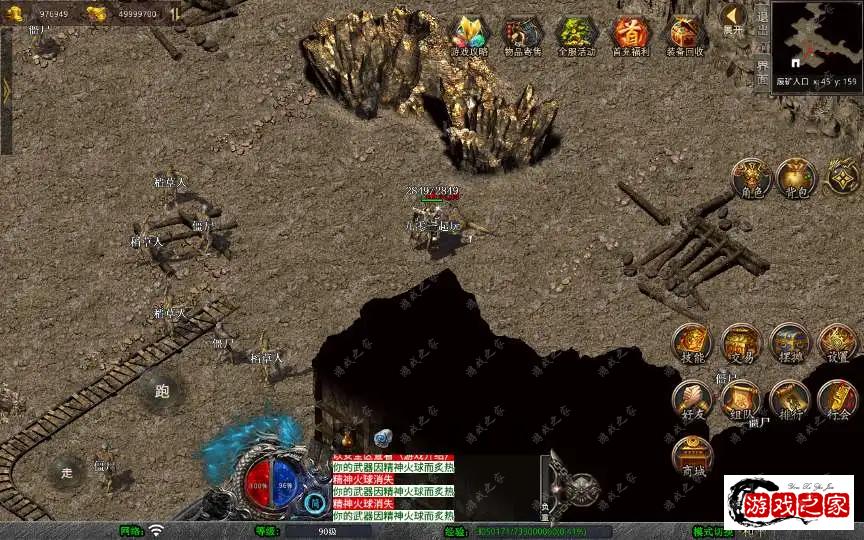This screenshot has height=540, width=864.
Task: Open the 商城 shop mall
Action: [692, 457]
